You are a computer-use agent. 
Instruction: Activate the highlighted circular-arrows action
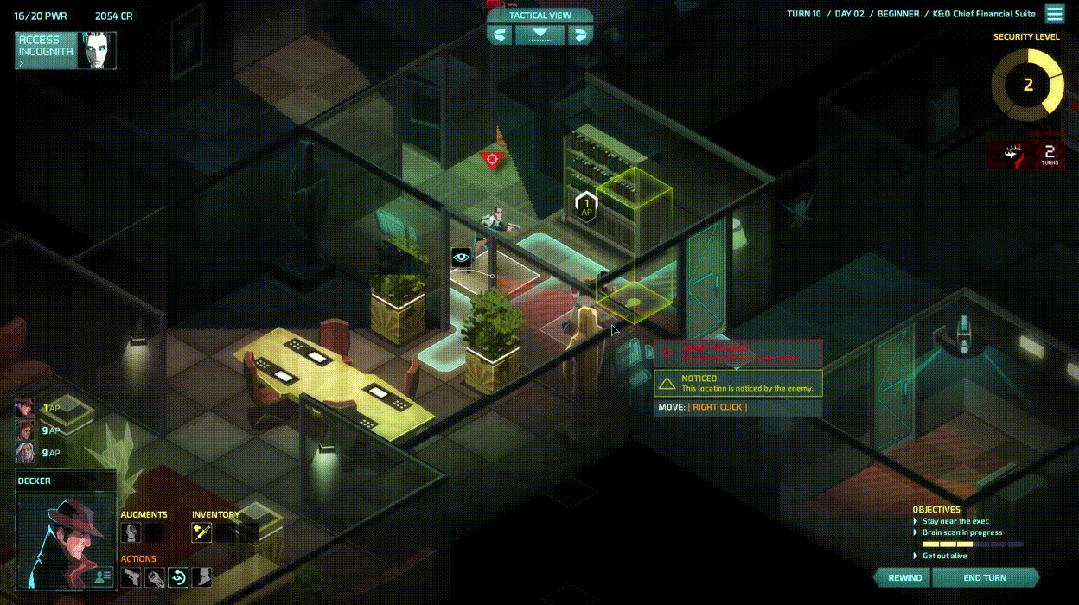pyautogui.click(x=179, y=577)
